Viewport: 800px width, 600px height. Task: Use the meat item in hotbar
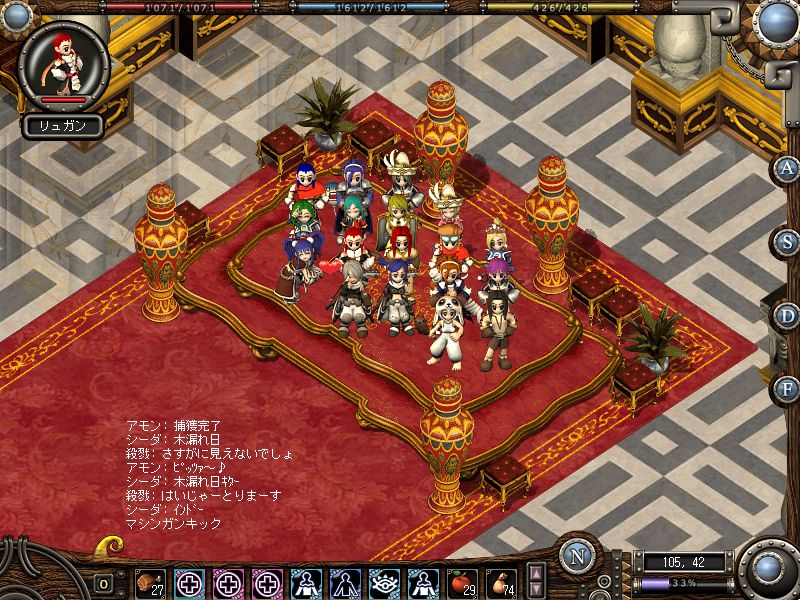pyautogui.click(x=150, y=582)
